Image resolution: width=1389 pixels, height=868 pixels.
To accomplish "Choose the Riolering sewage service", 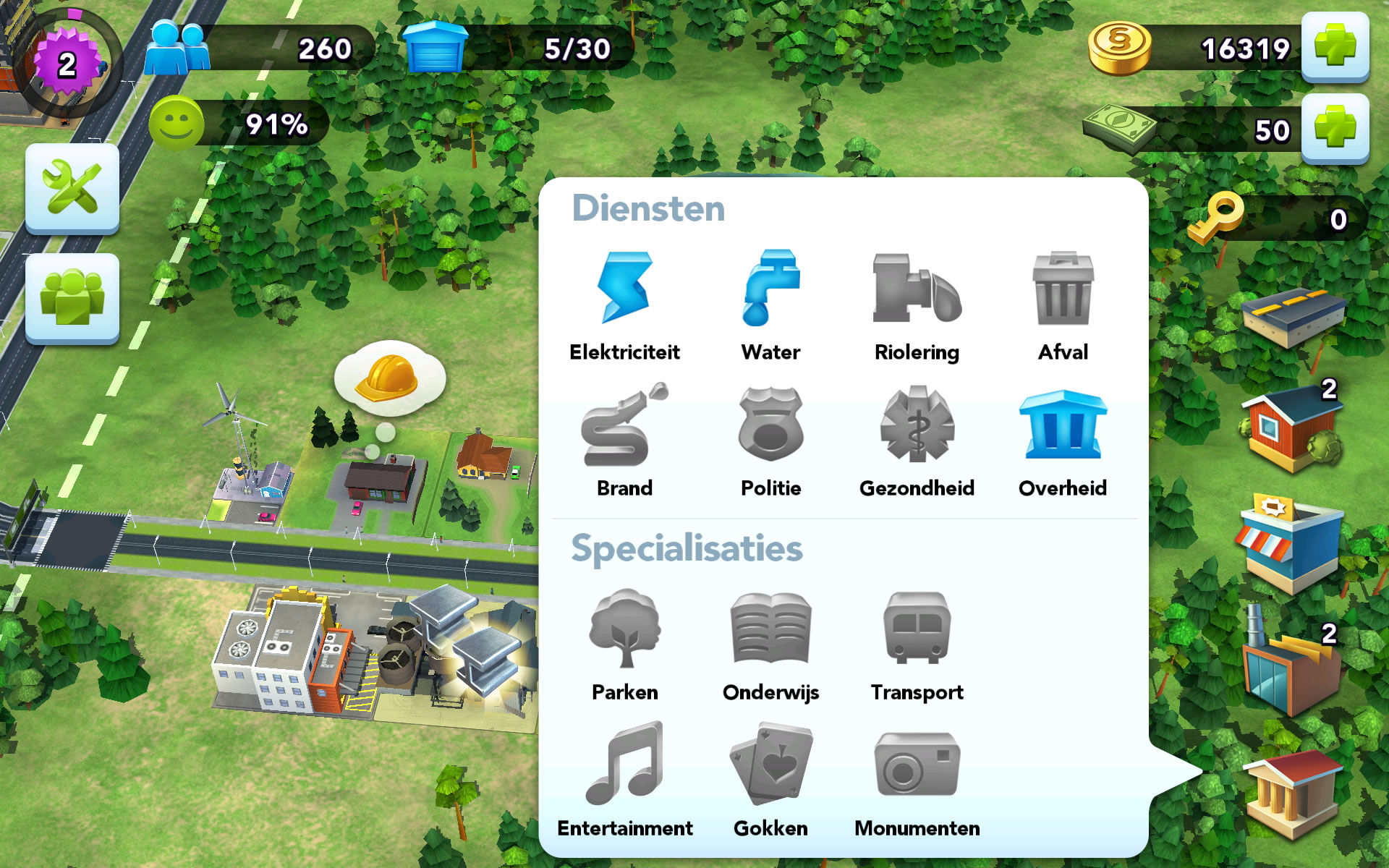I will point(917,289).
